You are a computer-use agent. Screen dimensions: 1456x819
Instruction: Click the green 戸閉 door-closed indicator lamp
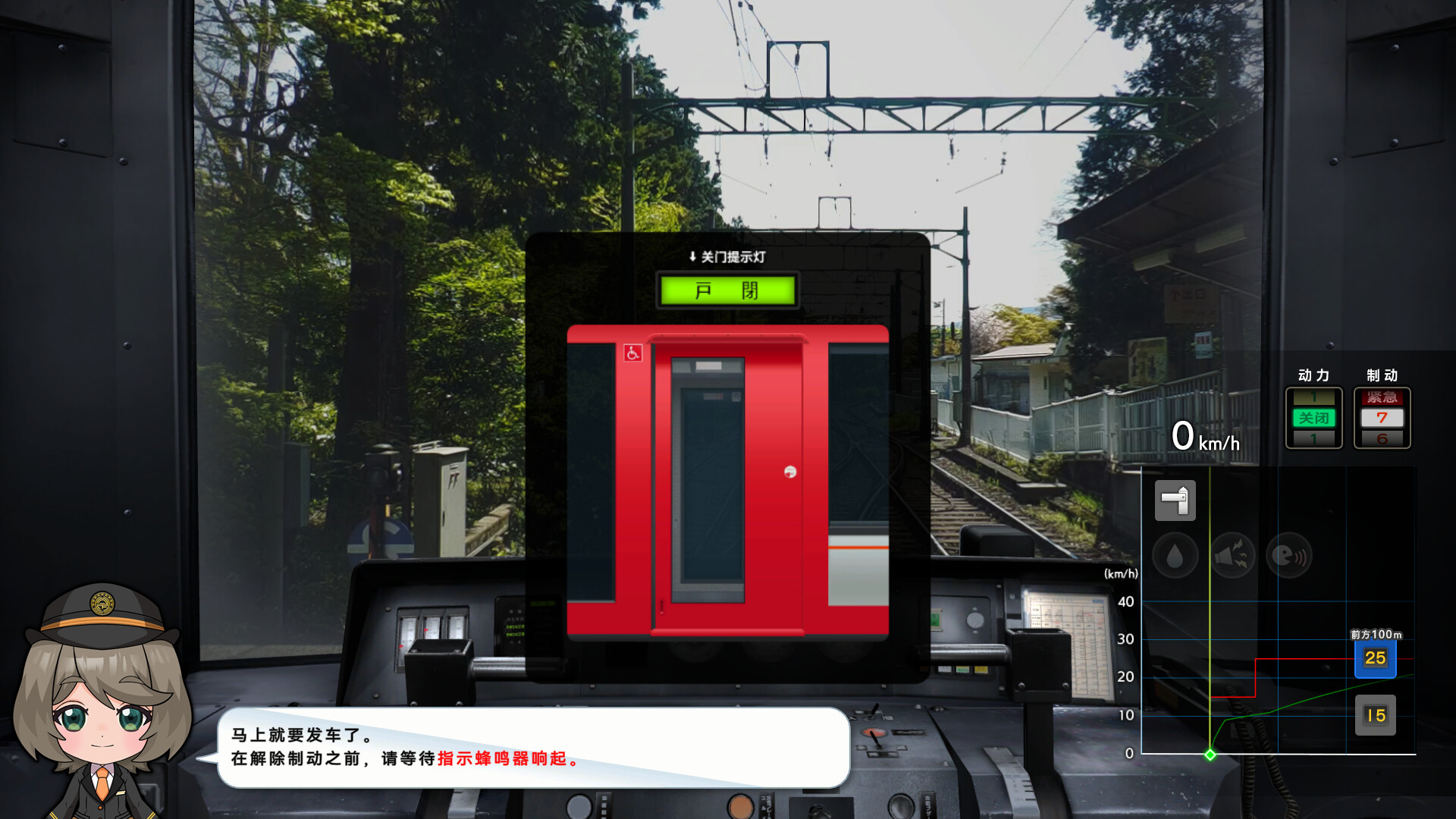coord(726,290)
